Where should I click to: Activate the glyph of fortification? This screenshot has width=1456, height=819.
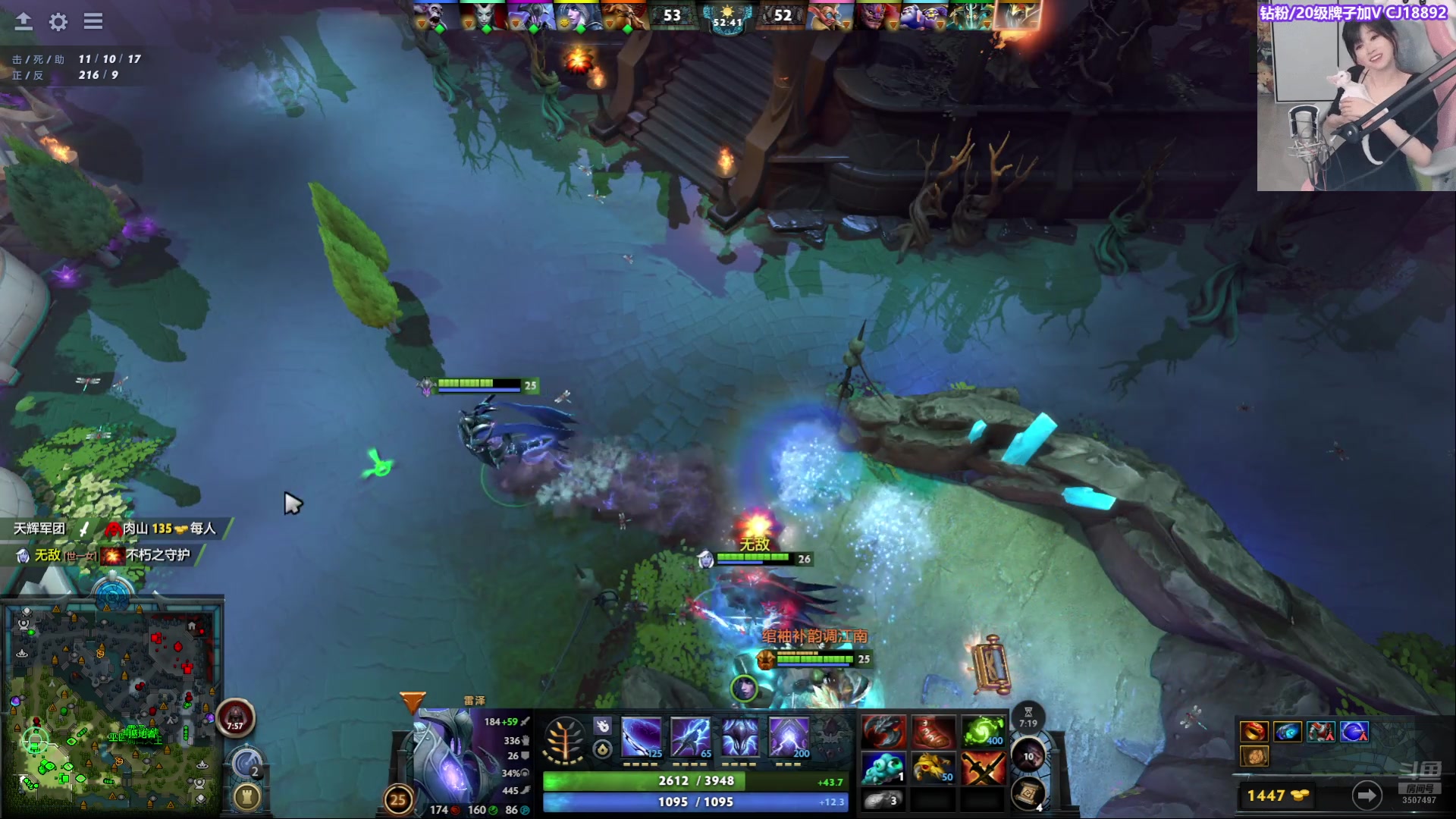[246, 796]
